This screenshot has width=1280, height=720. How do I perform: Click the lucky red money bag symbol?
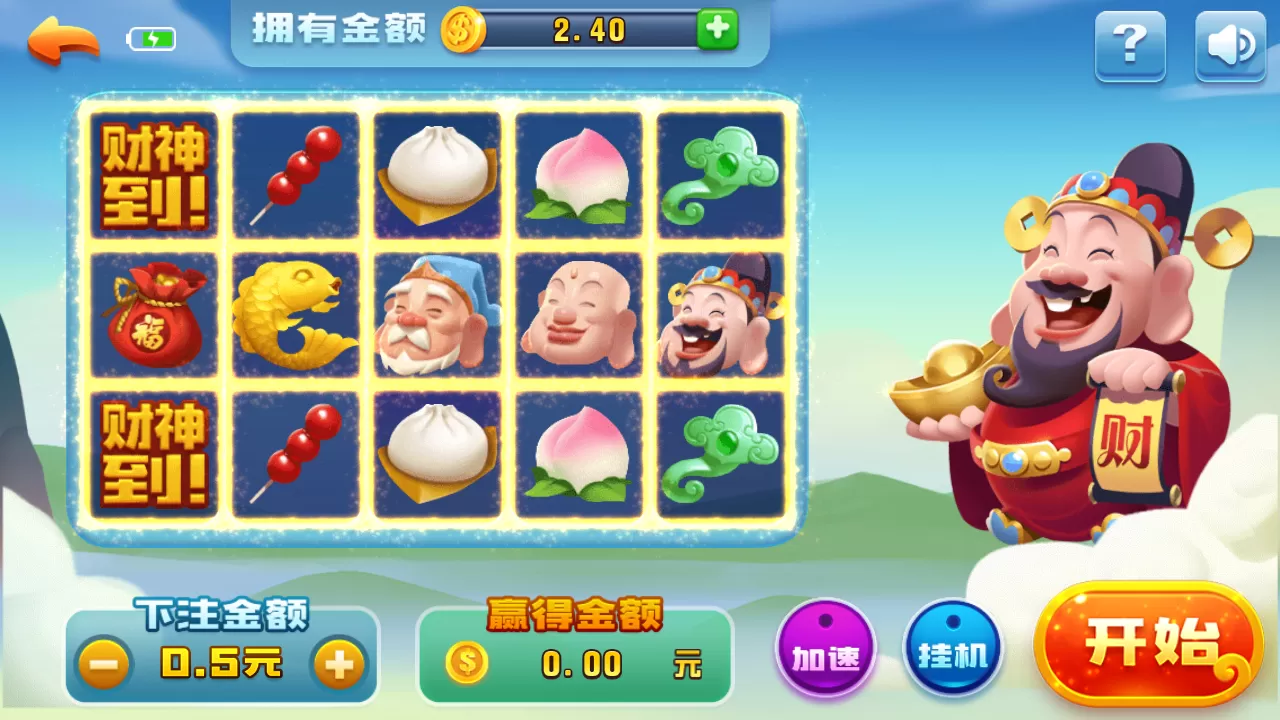(153, 315)
